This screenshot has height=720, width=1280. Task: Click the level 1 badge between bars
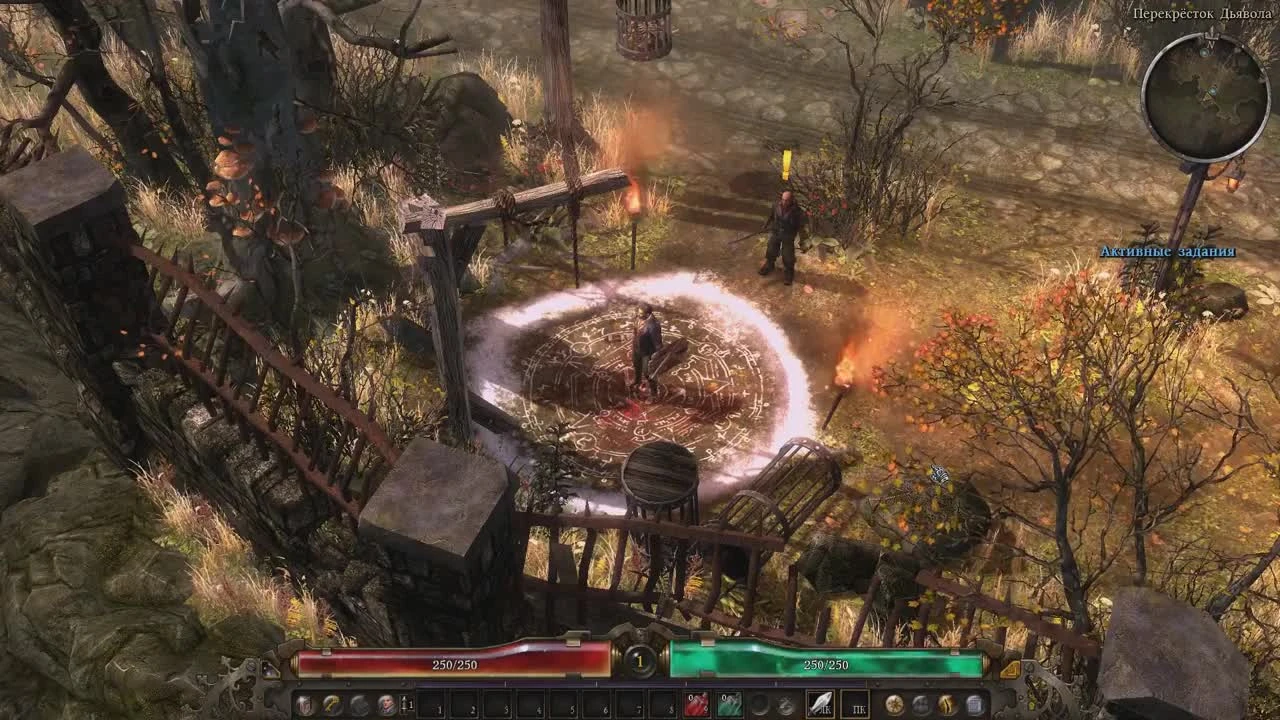tap(639, 662)
